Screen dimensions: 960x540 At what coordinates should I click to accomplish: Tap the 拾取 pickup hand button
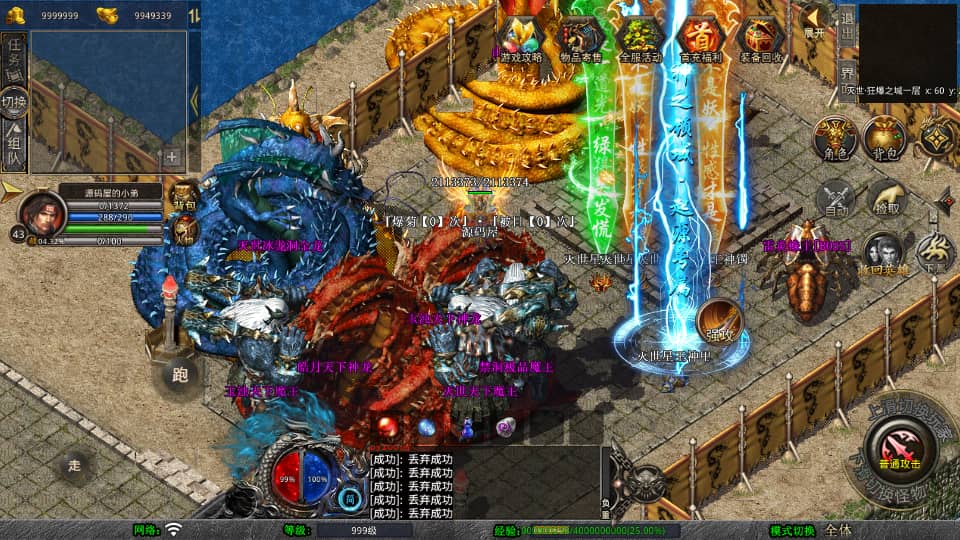pyautogui.click(x=886, y=199)
